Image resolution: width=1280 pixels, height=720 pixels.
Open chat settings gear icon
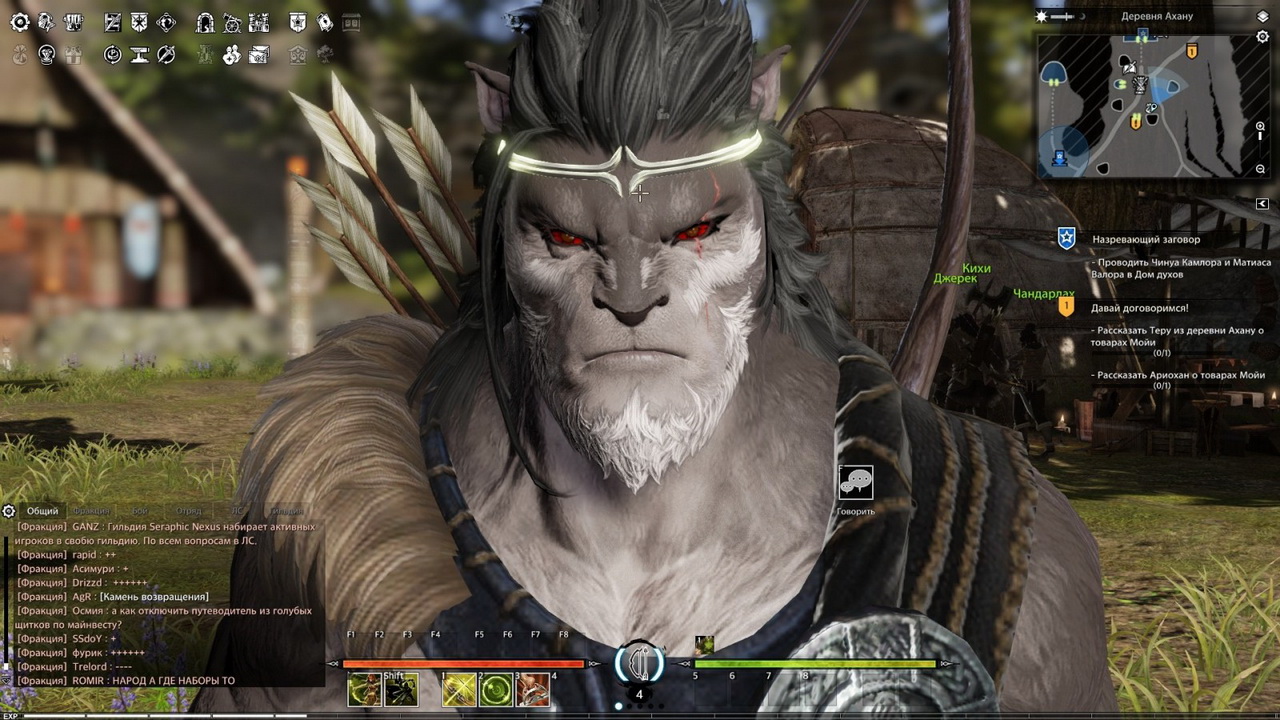[9, 511]
